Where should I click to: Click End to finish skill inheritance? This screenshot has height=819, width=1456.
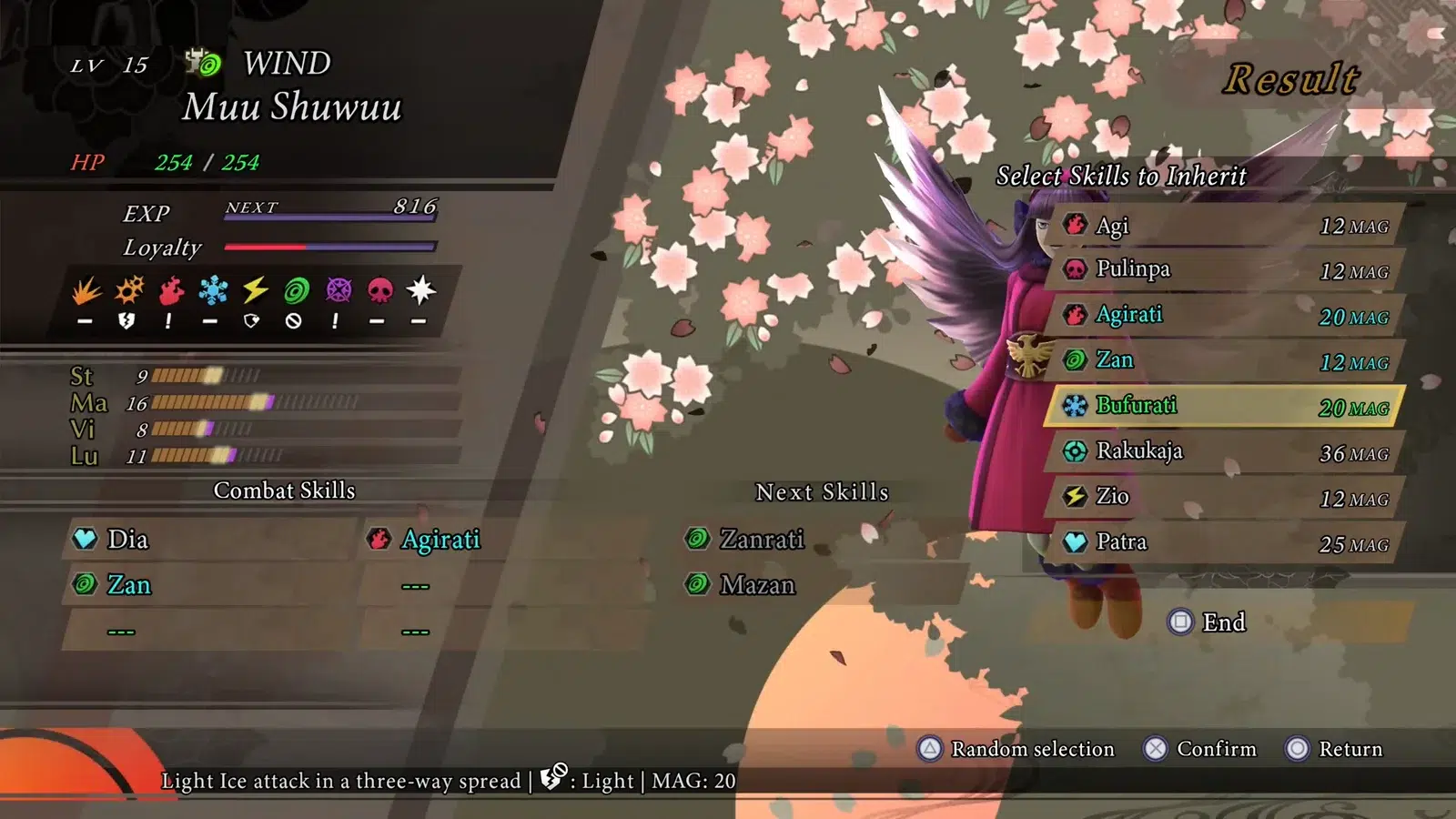point(1208,622)
